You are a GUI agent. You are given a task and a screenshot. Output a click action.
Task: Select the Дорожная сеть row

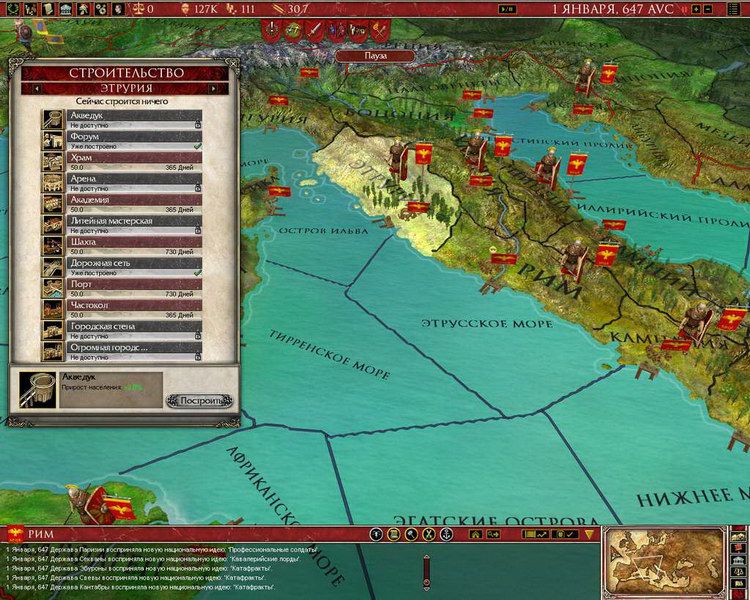point(134,265)
